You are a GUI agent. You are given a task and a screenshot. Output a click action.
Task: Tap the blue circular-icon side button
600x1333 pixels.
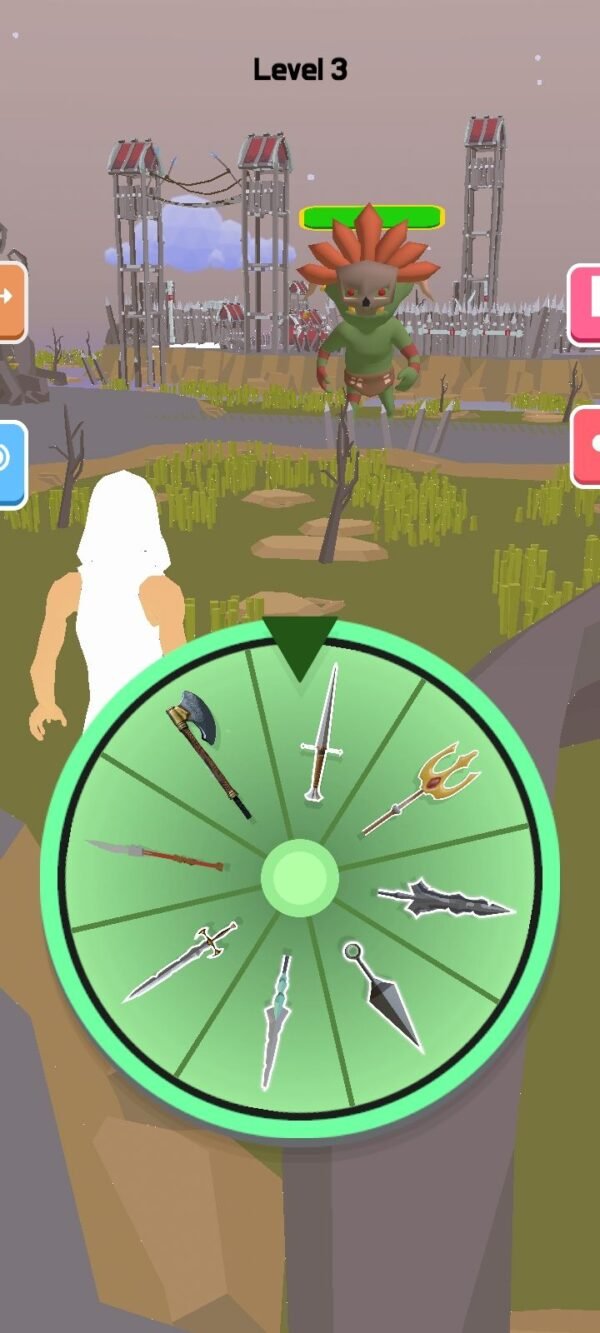tap(10, 464)
